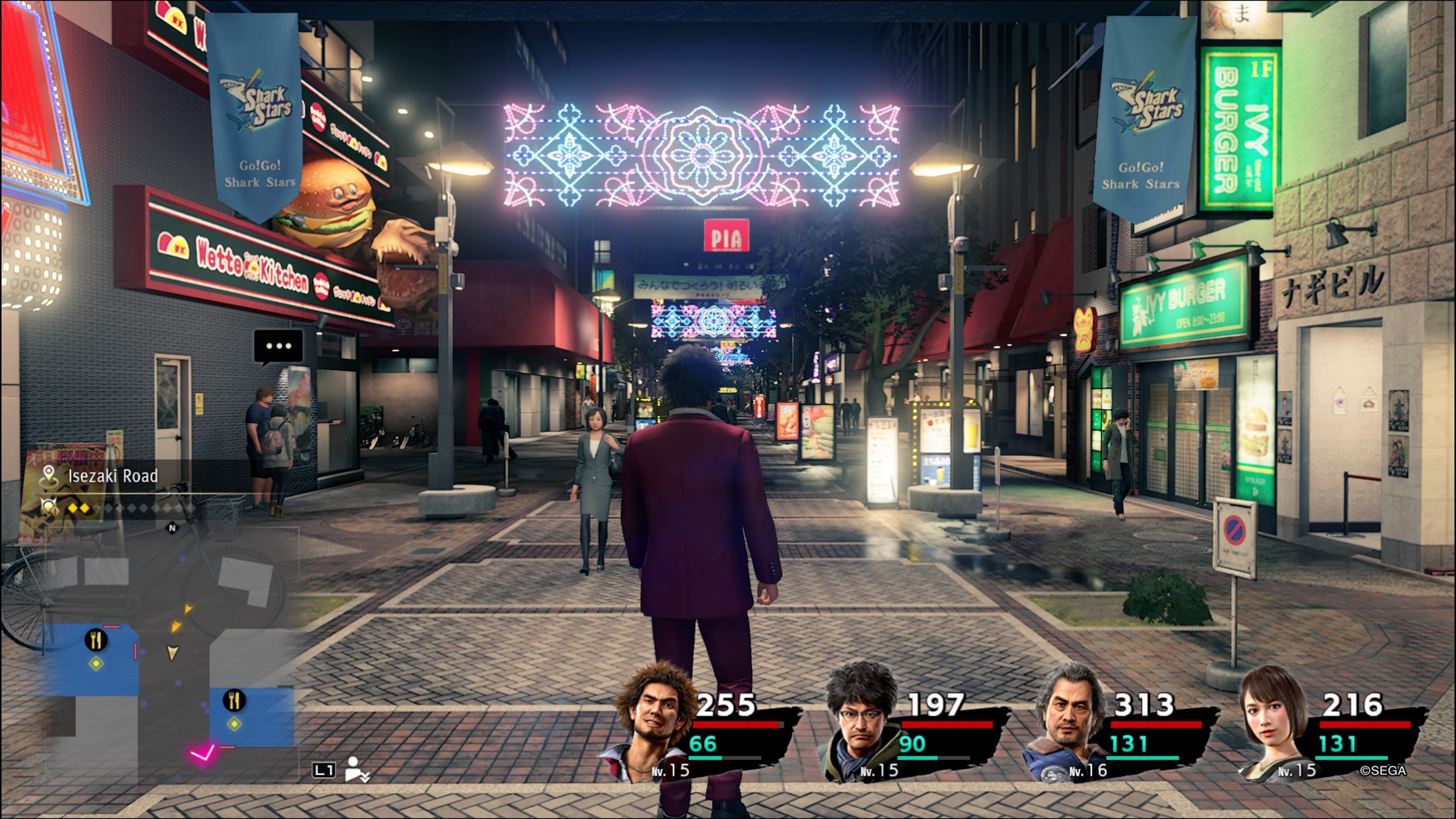The image size is (1456, 819).
Task: Click the pink checkmark marker on the minimap
Action: [202, 753]
